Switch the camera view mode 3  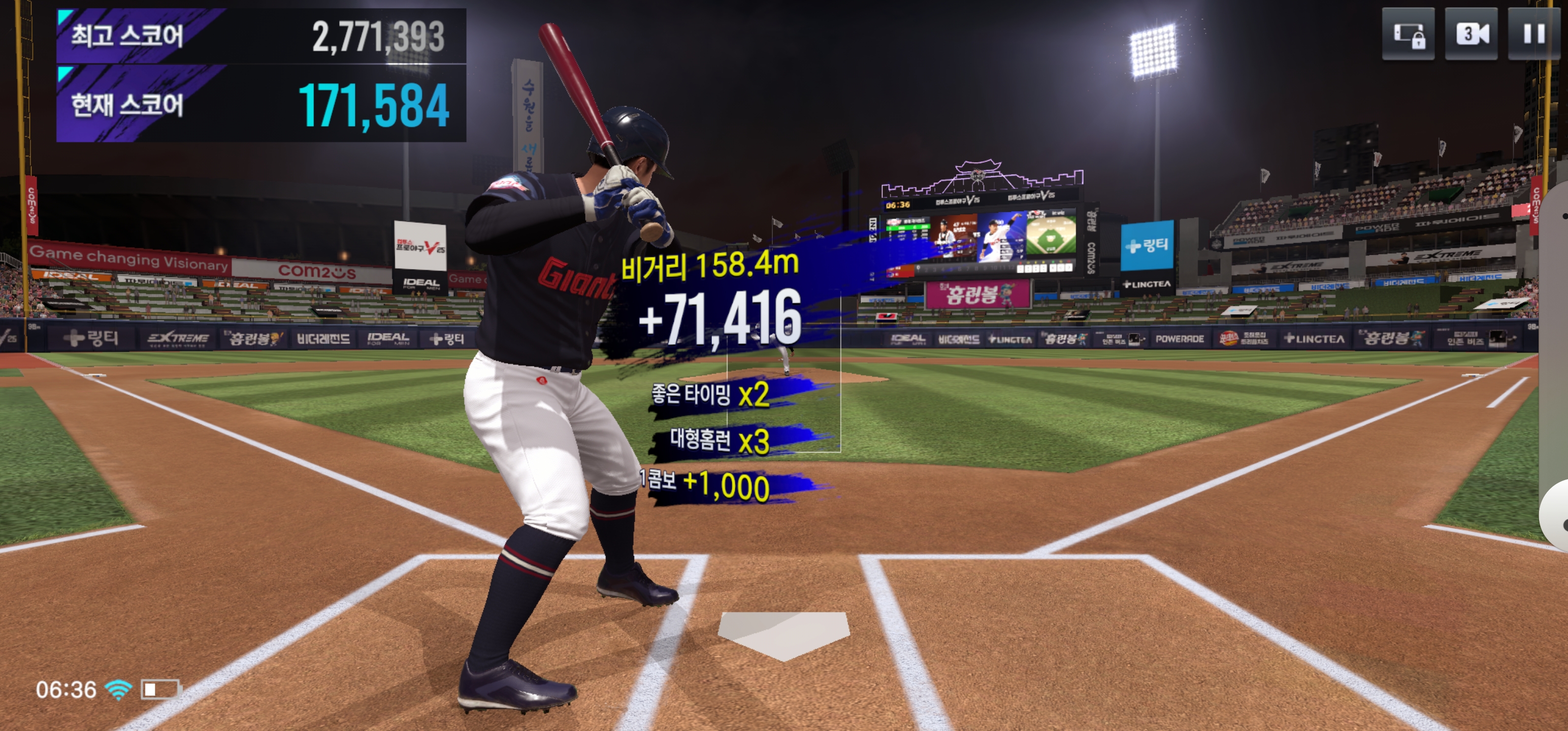point(1471,34)
